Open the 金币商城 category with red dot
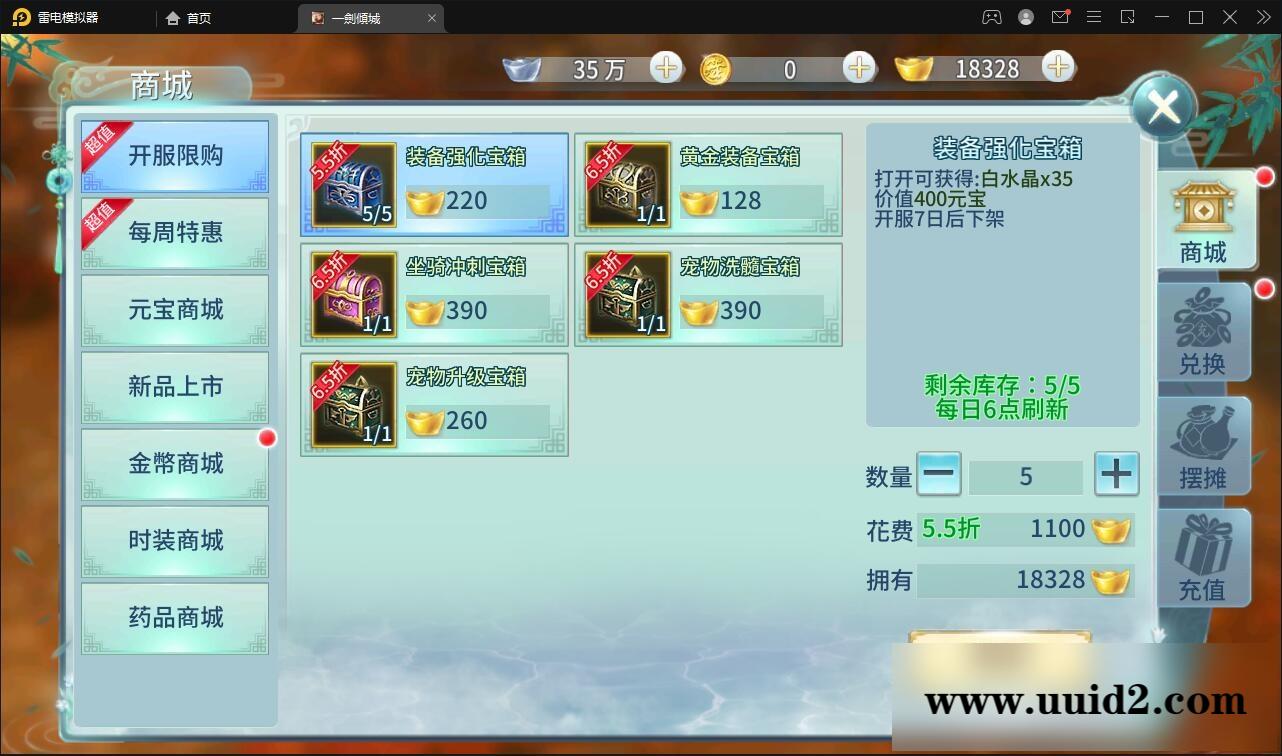 (x=175, y=464)
